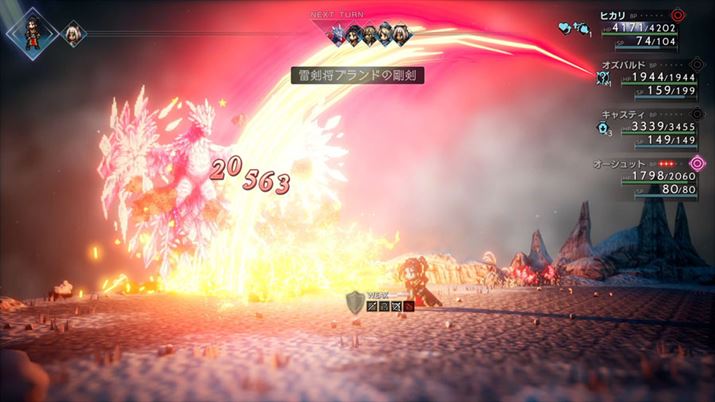Click the white-haired portrait in turn order

pyautogui.click(x=73, y=35)
